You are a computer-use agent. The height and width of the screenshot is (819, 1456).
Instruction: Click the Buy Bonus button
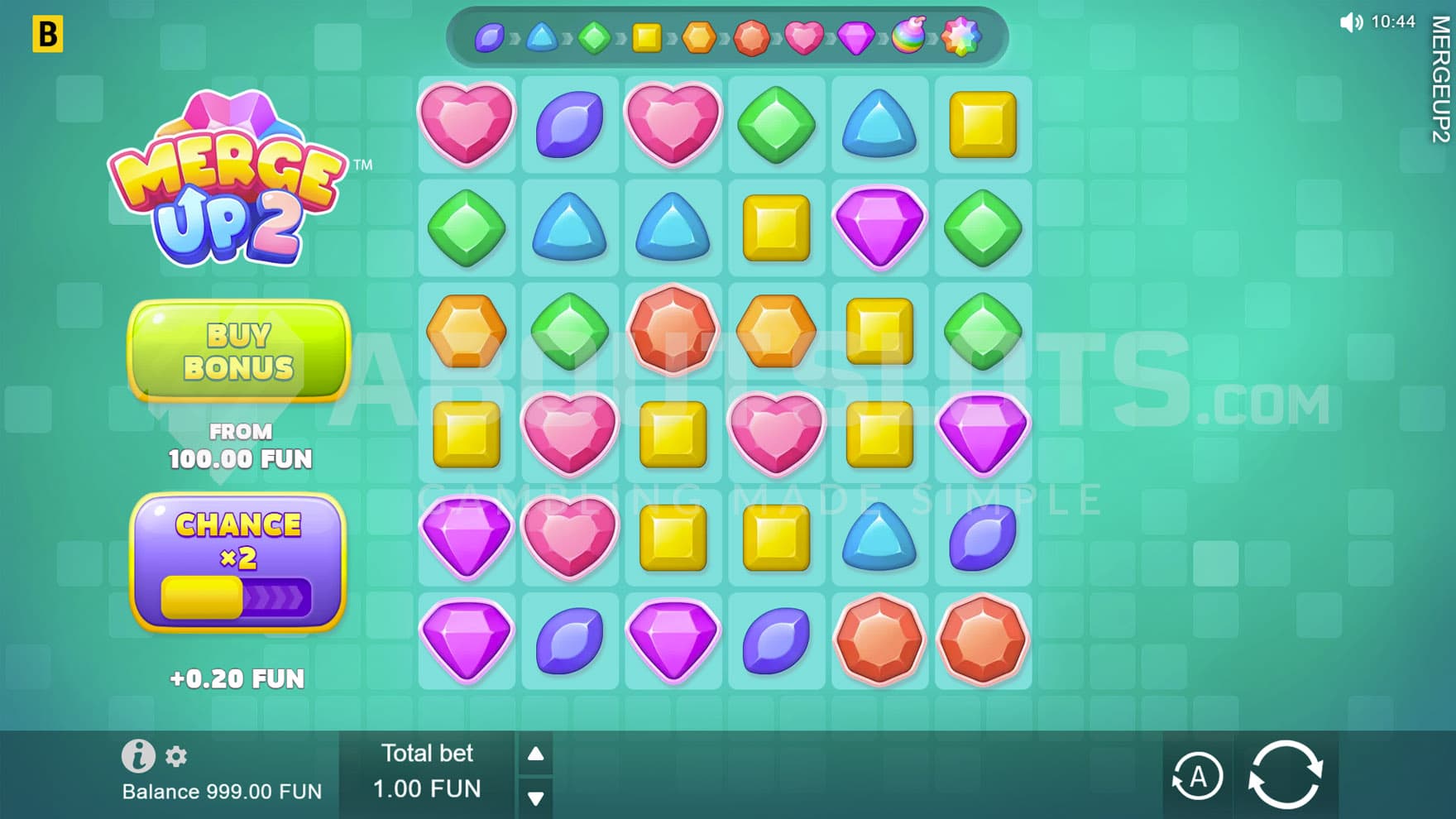click(239, 352)
